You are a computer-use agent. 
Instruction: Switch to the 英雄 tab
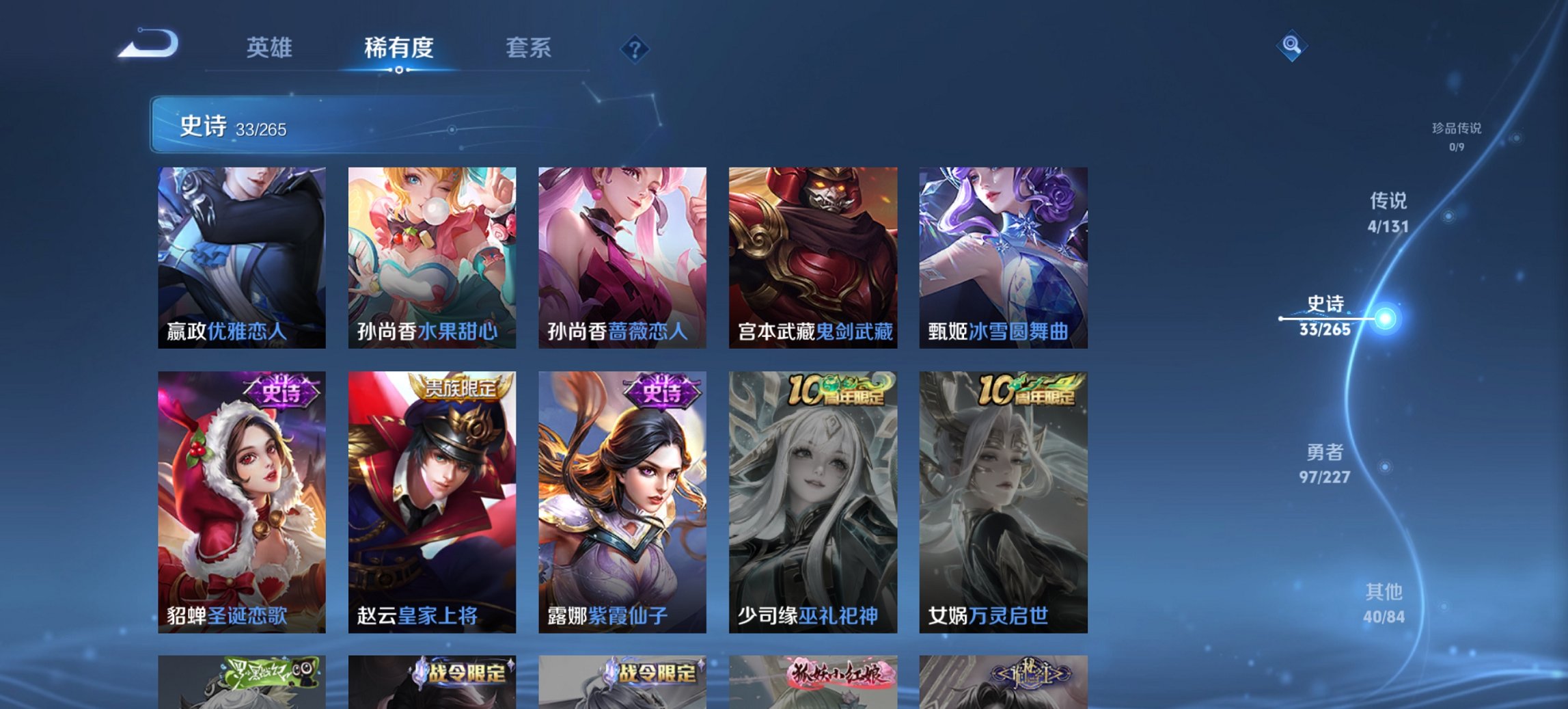coord(270,48)
